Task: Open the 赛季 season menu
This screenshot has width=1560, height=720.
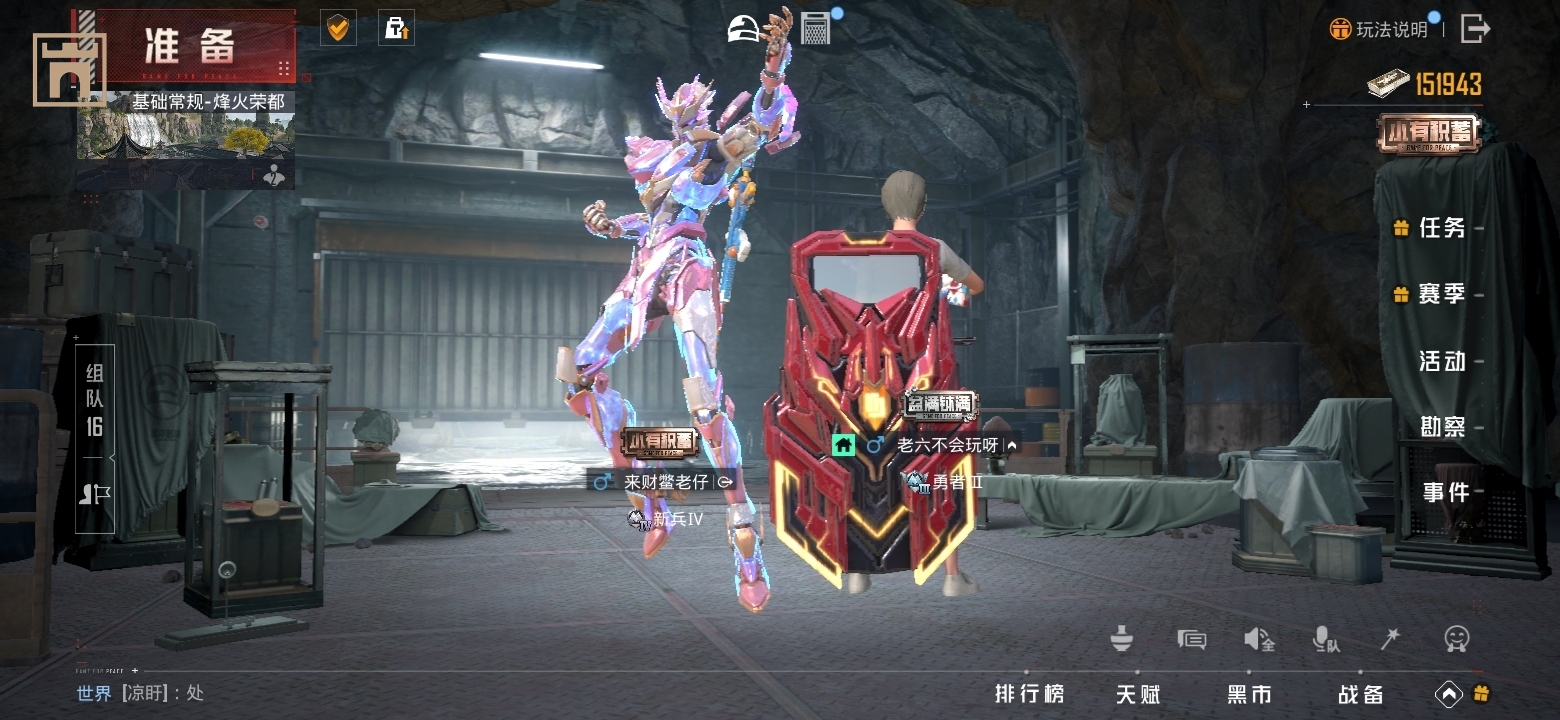Action: pos(1441,294)
